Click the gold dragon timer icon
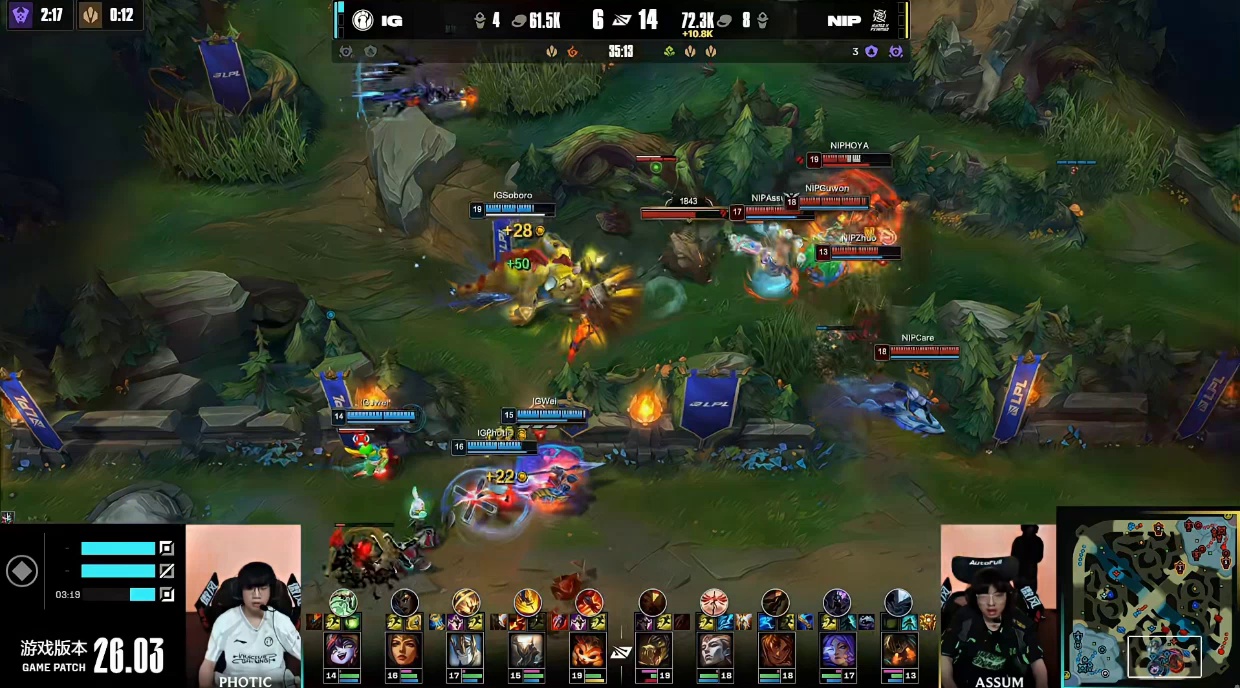 [x=91, y=15]
